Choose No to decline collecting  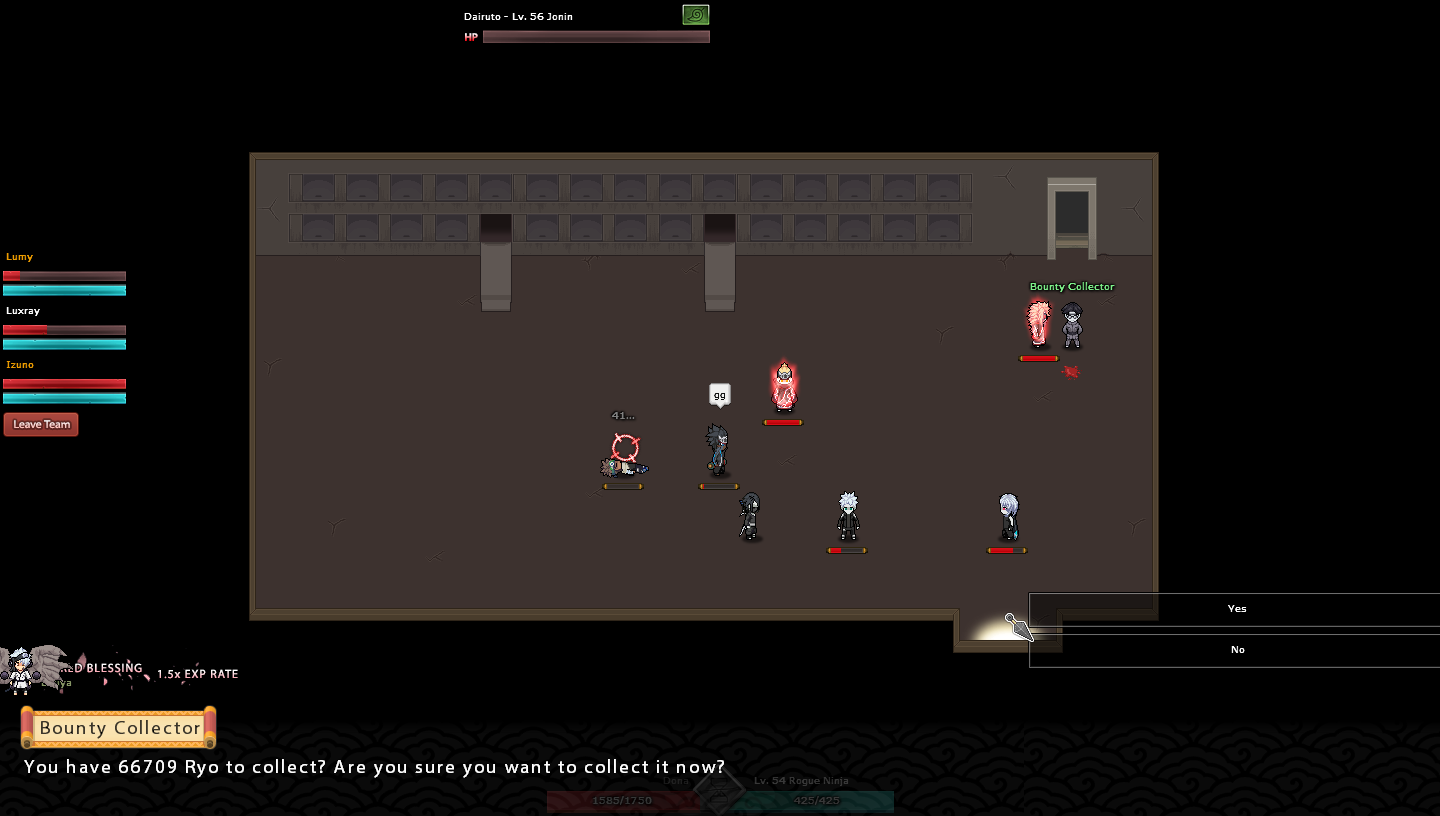pyautogui.click(x=1236, y=650)
